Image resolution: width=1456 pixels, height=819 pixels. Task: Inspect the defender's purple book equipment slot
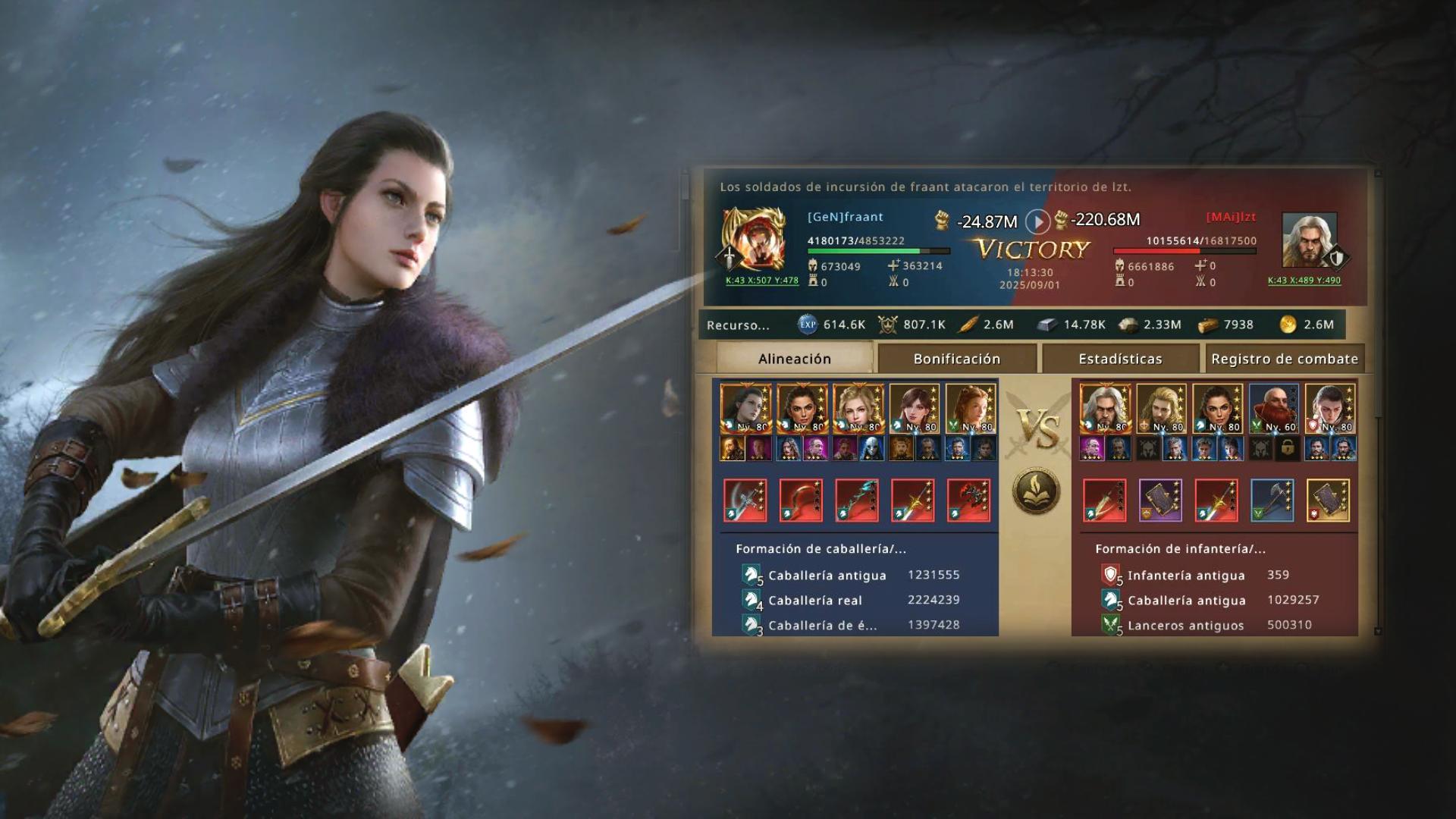[x=1160, y=500]
